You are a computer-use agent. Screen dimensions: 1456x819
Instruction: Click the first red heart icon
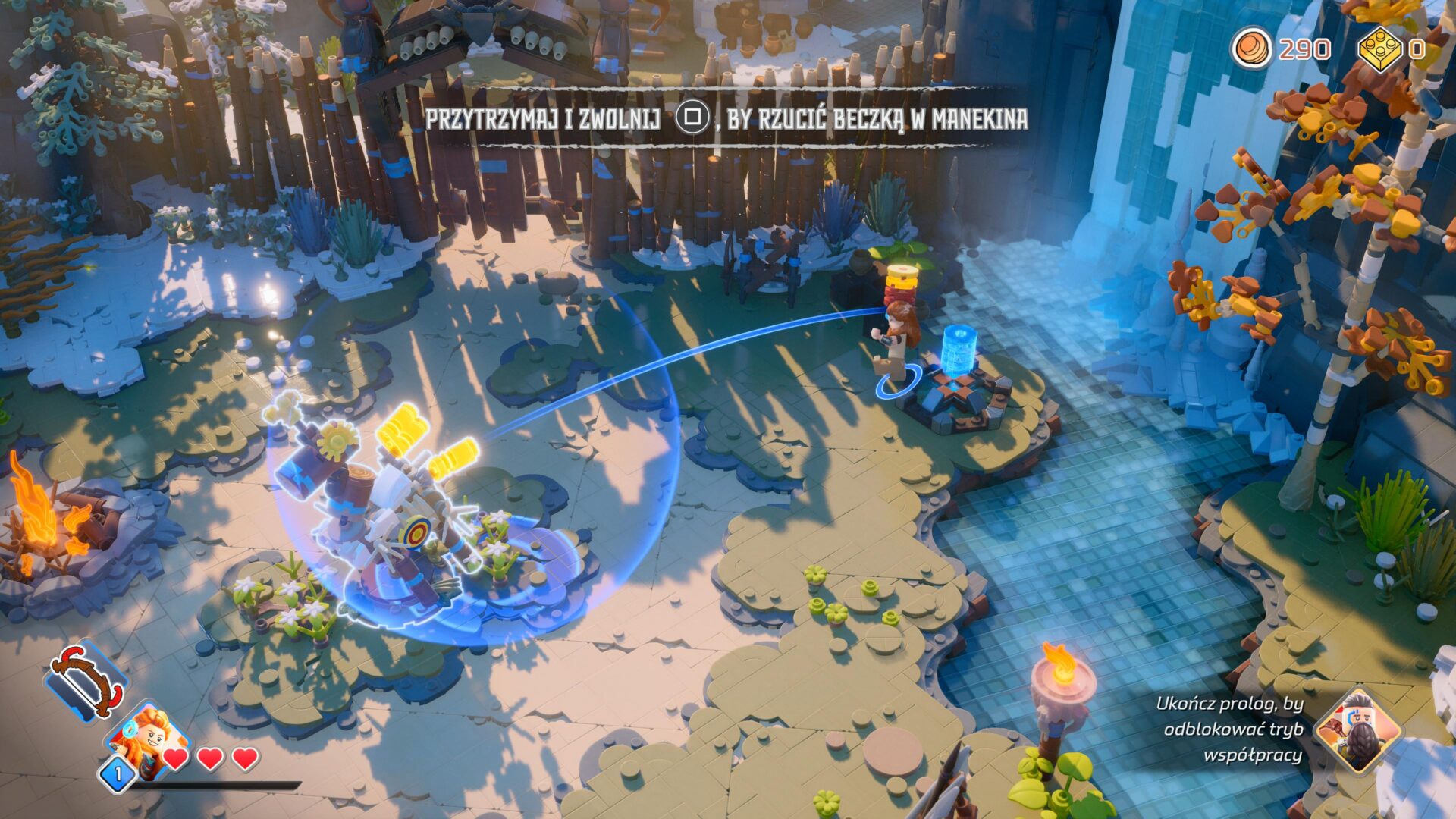[x=175, y=758]
